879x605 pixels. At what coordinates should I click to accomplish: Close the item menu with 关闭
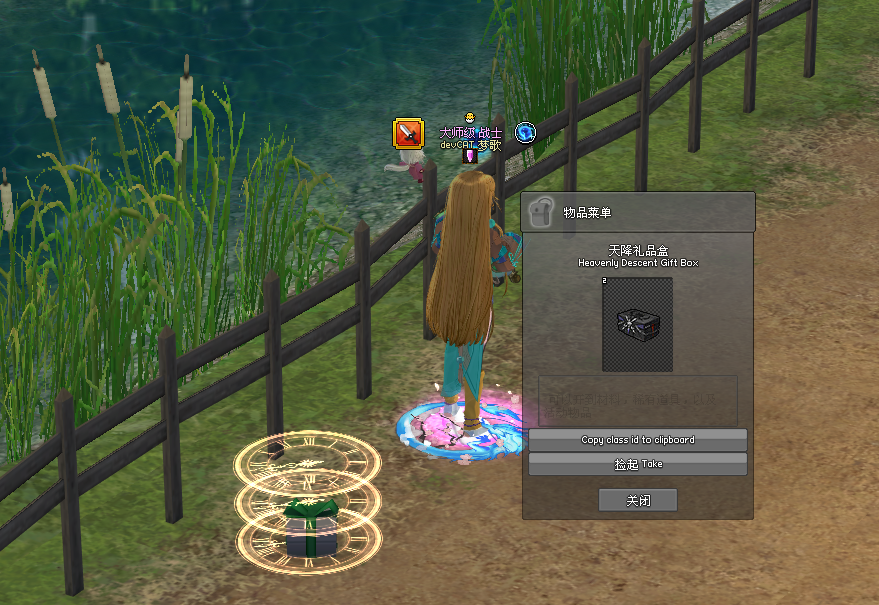tap(637, 500)
